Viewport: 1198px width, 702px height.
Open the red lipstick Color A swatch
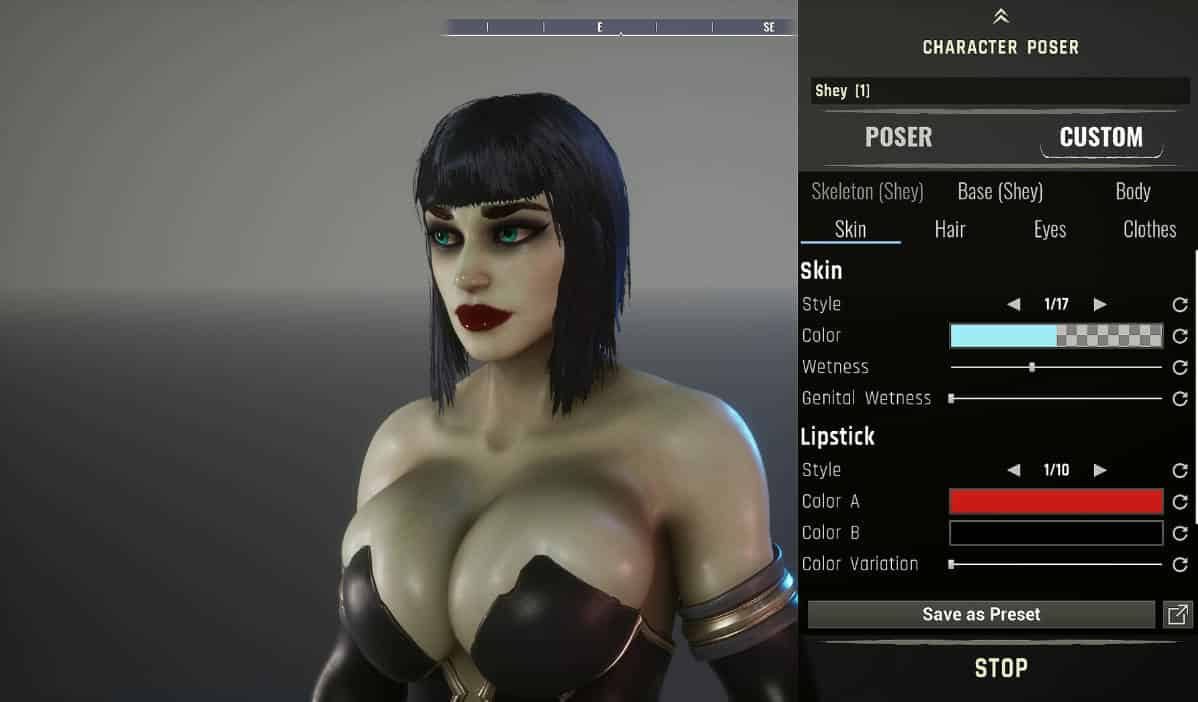click(x=1056, y=501)
